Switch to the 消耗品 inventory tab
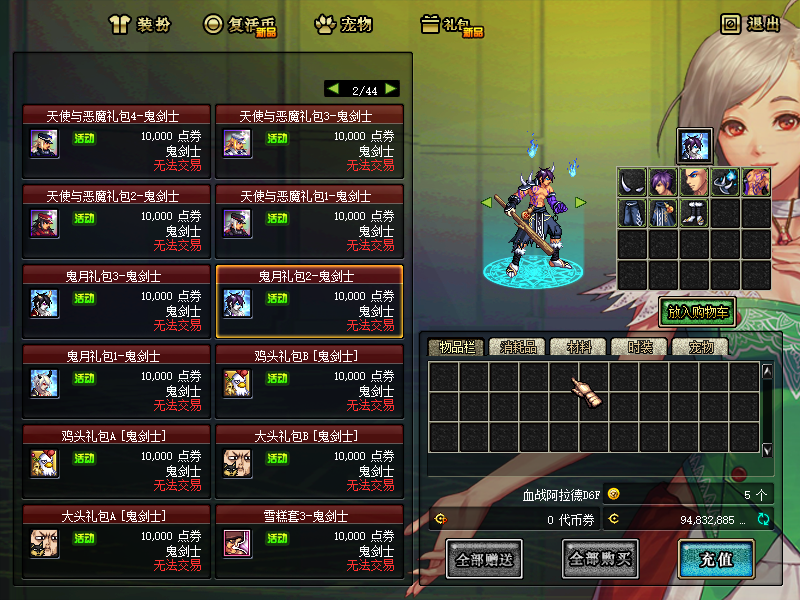The width and height of the screenshot is (800, 600). click(518, 347)
